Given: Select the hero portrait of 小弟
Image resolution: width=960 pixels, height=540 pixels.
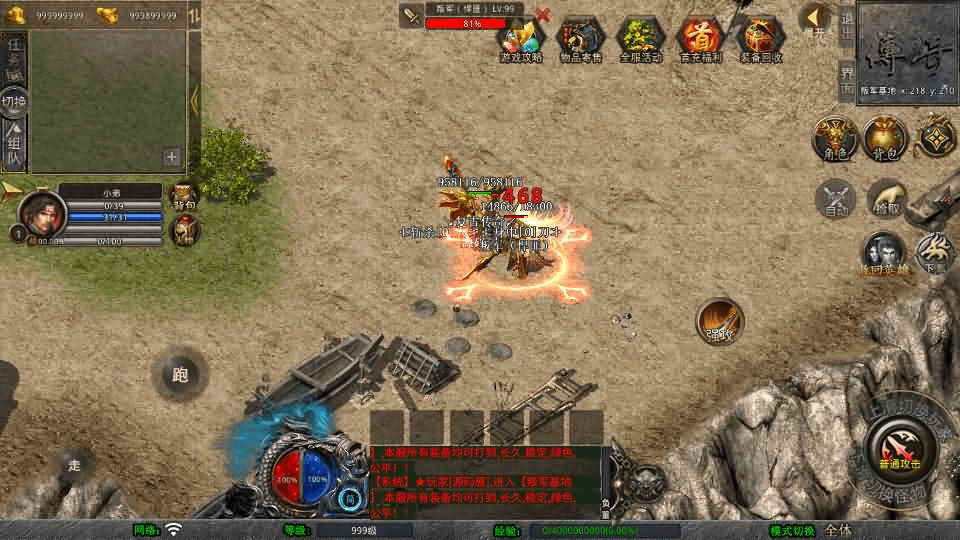Looking at the screenshot, I should 42,213.
